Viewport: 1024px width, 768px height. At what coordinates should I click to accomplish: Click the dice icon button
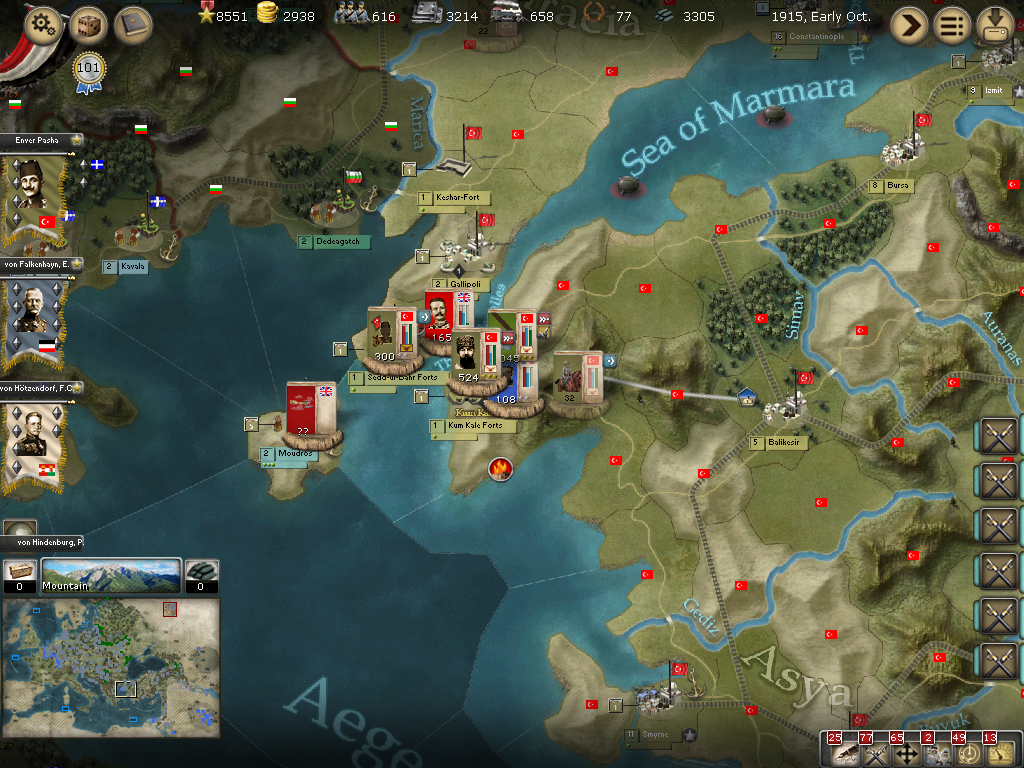88,25
